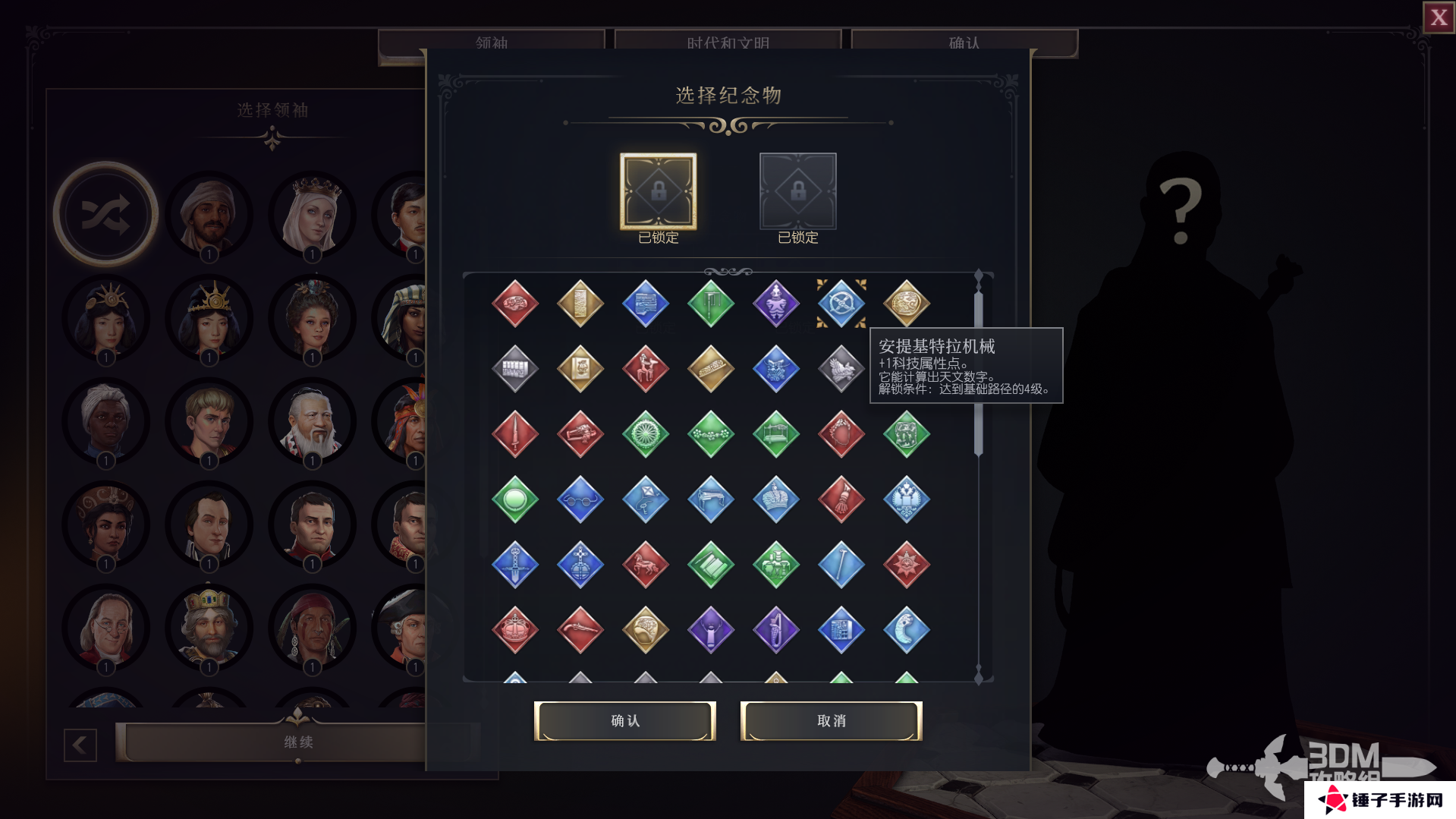Close the screen with the X button
This screenshot has width=1456, height=819.
point(1439,17)
